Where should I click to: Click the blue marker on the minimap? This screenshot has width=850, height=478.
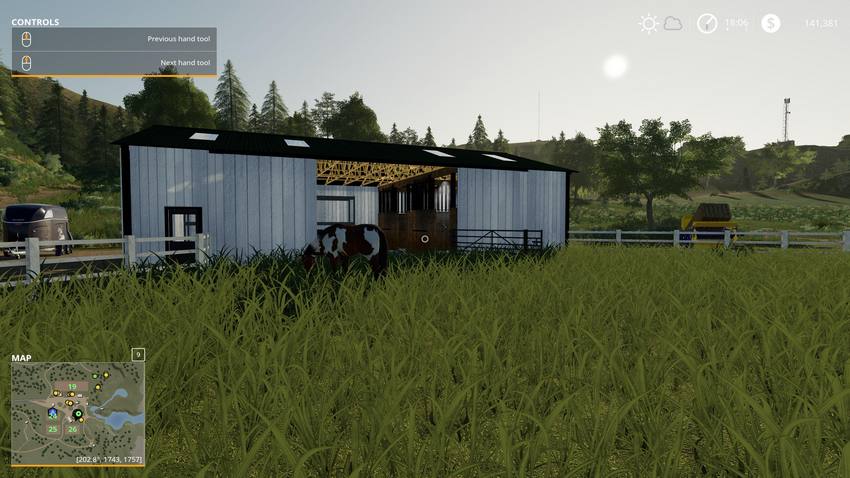click(x=51, y=412)
